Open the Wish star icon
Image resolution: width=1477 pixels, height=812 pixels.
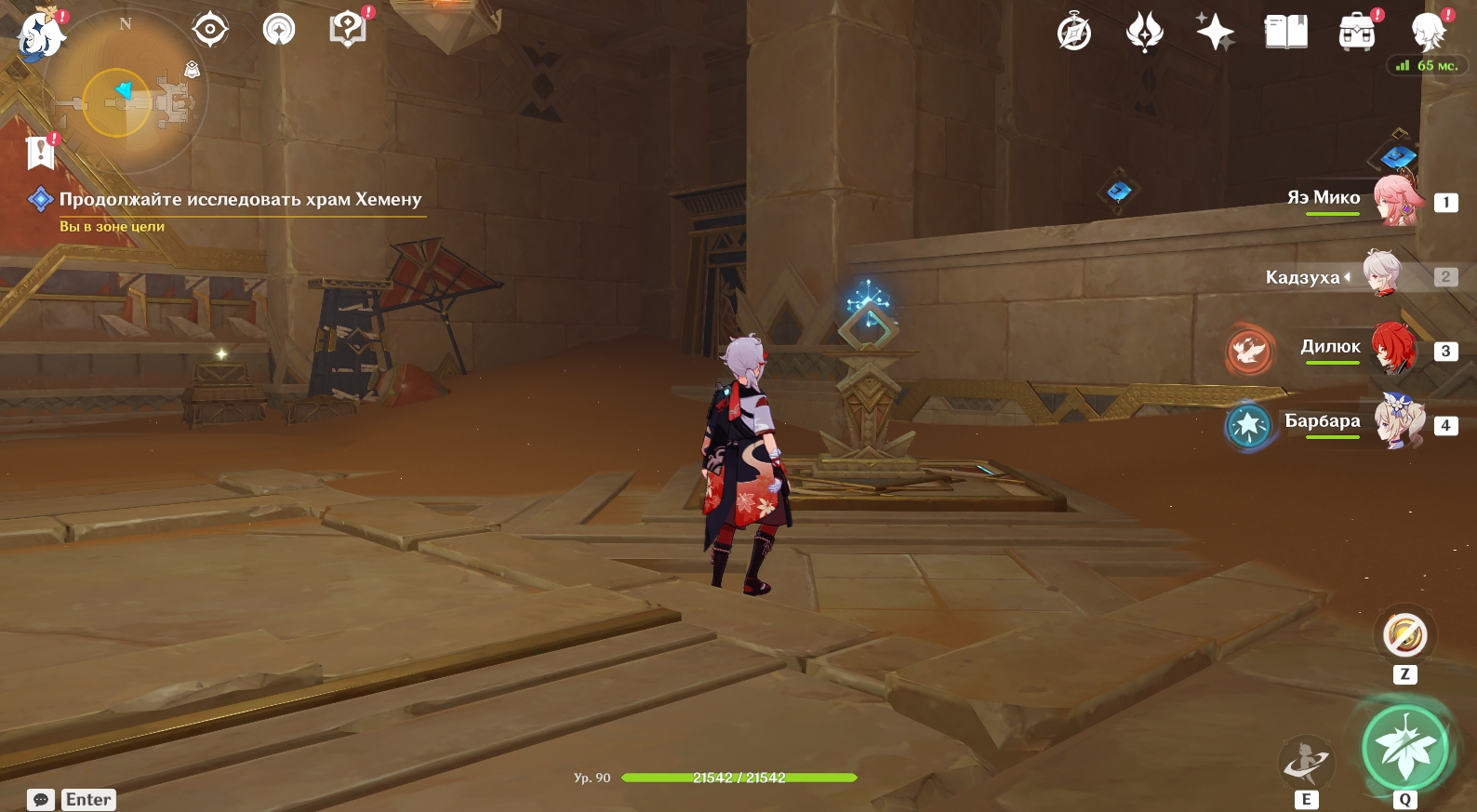1215,33
